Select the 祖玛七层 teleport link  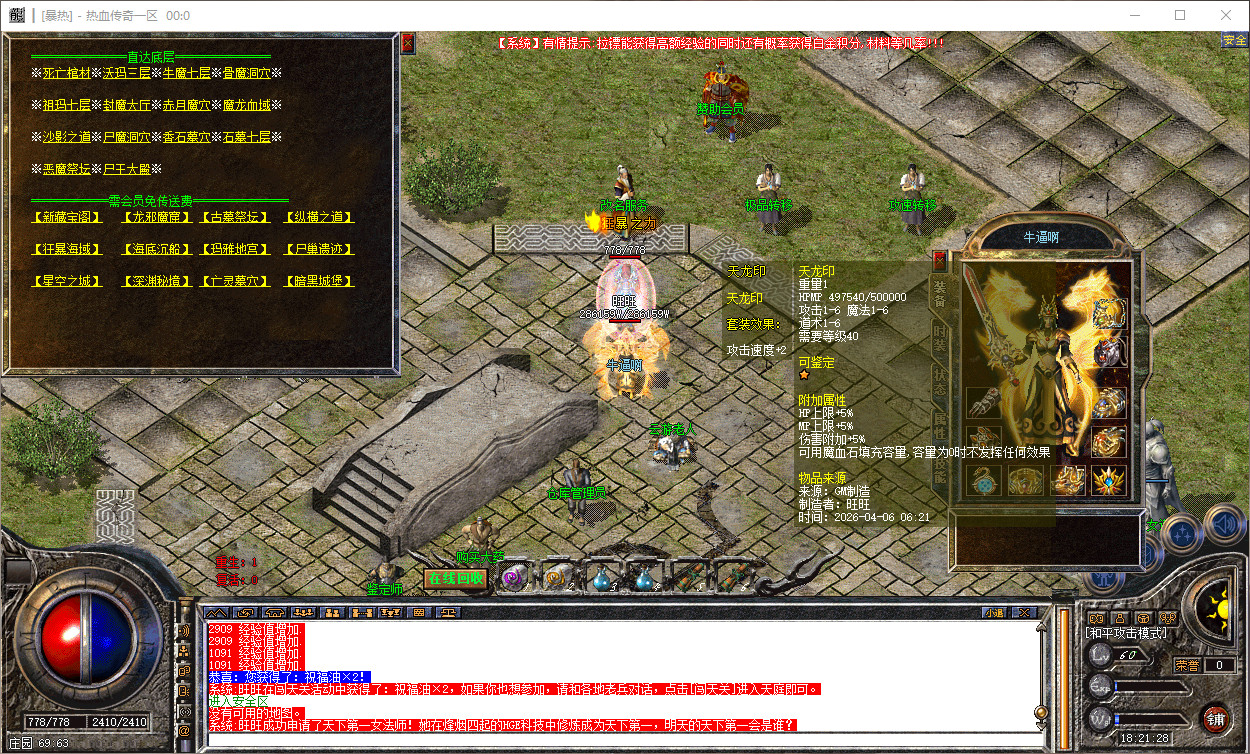coord(67,105)
